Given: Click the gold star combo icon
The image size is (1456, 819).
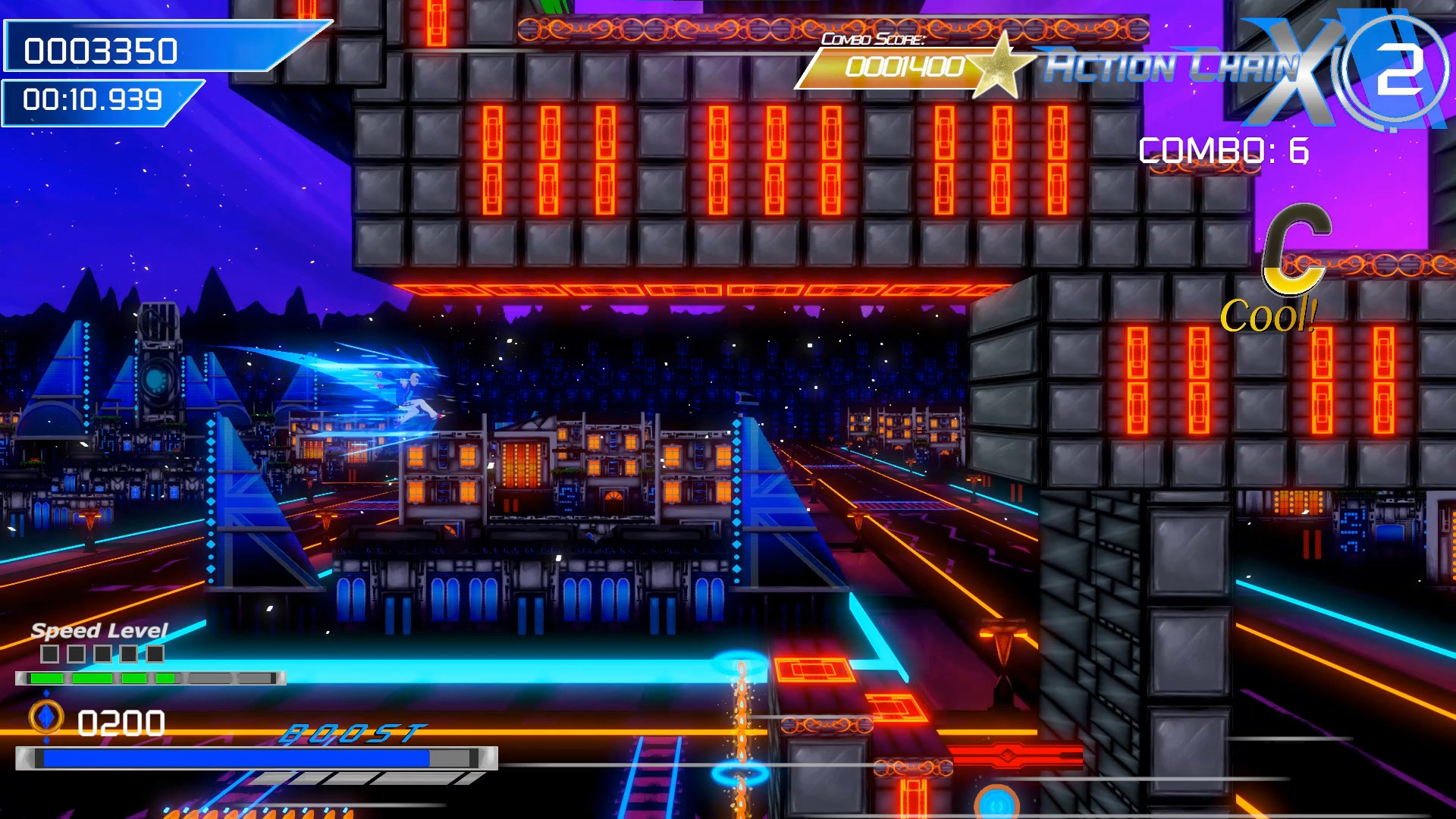Looking at the screenshot, I should click(1001, 64).
